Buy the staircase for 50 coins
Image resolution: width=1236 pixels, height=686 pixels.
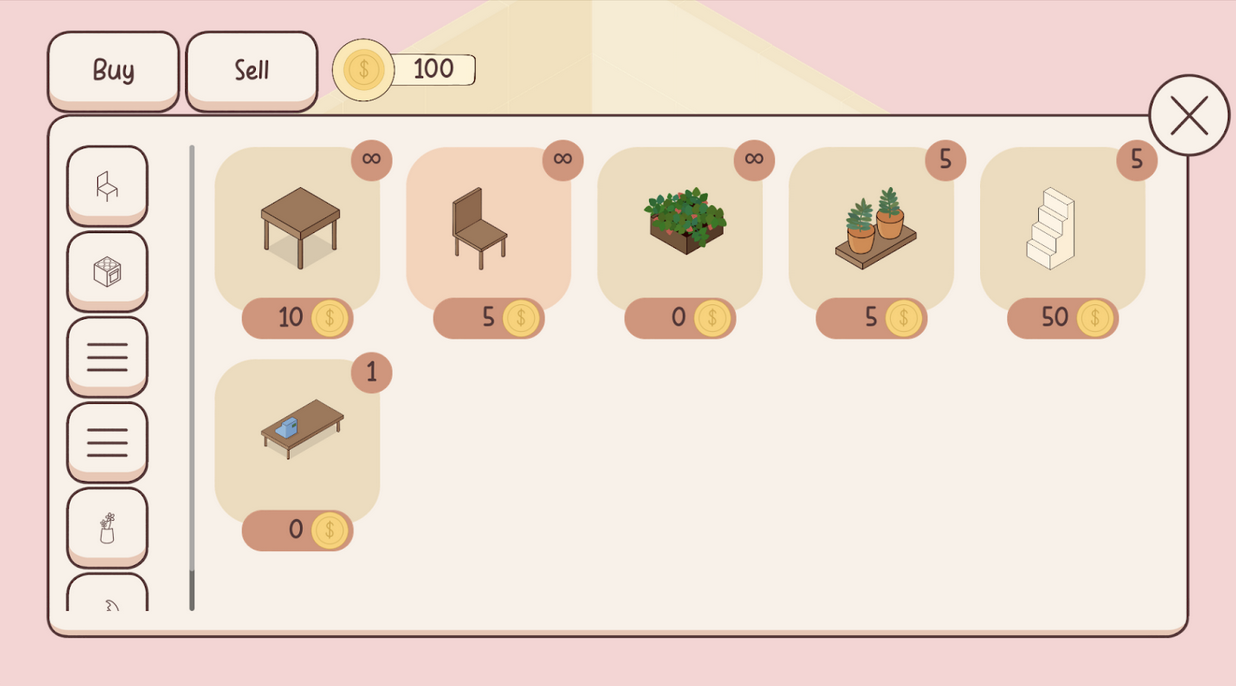click(1062, 318)
